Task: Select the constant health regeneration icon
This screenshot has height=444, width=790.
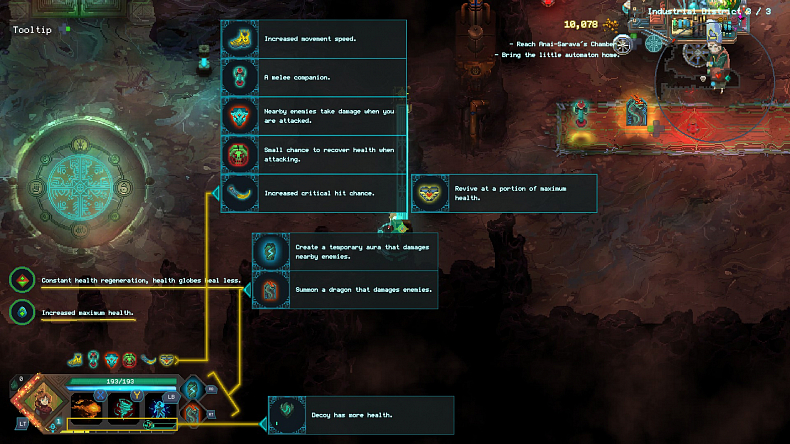Action: point(20,281)
